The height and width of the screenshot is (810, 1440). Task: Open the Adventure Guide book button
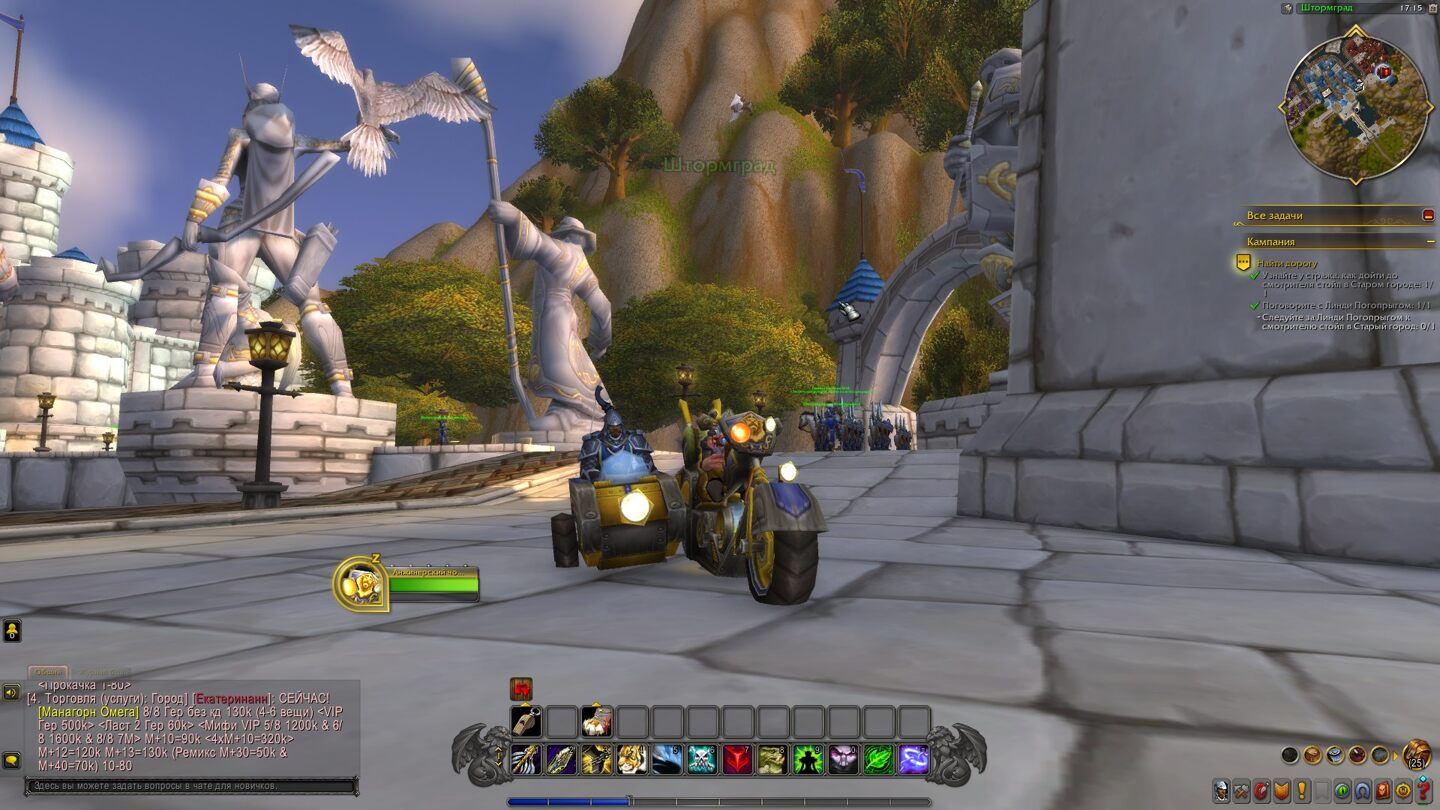coord(1382,791)
